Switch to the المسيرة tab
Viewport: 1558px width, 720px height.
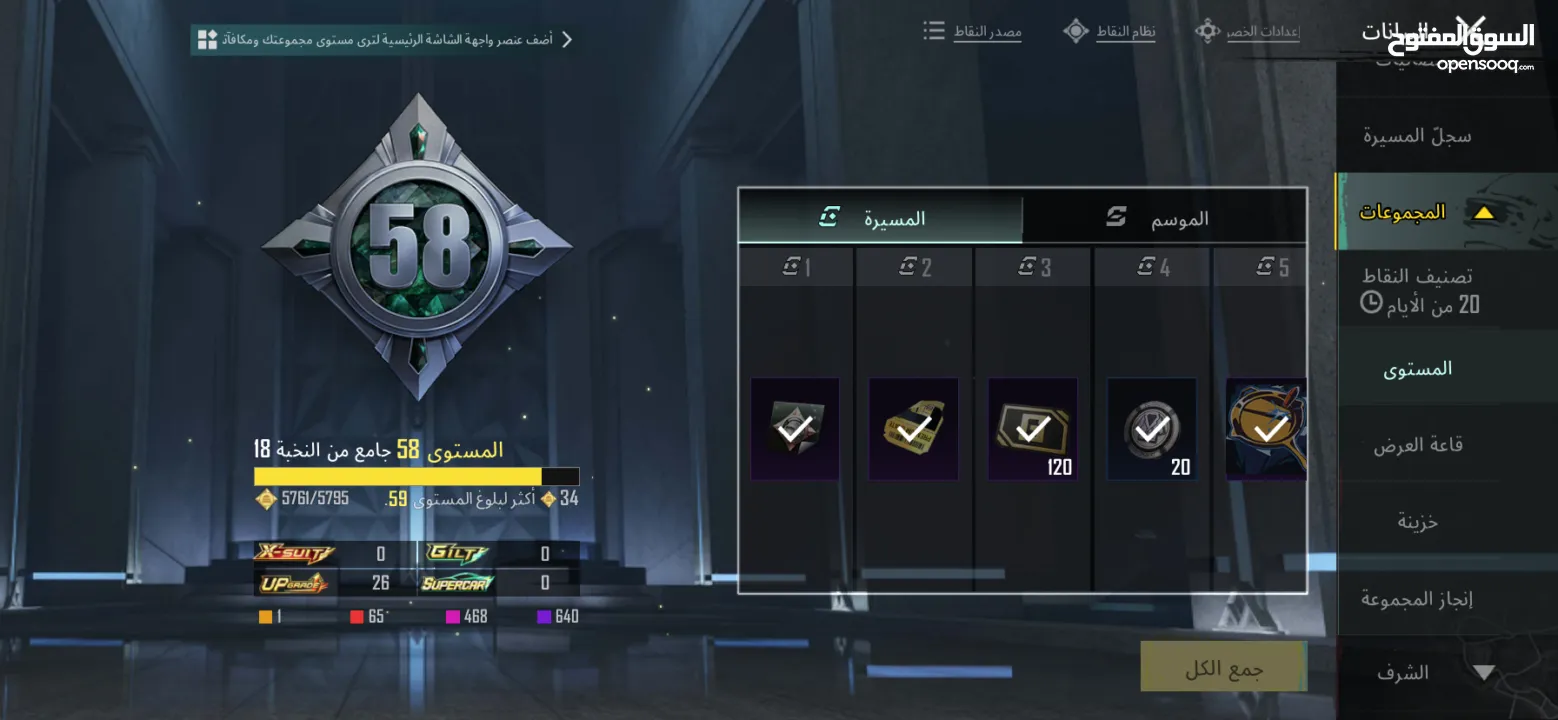880,217
